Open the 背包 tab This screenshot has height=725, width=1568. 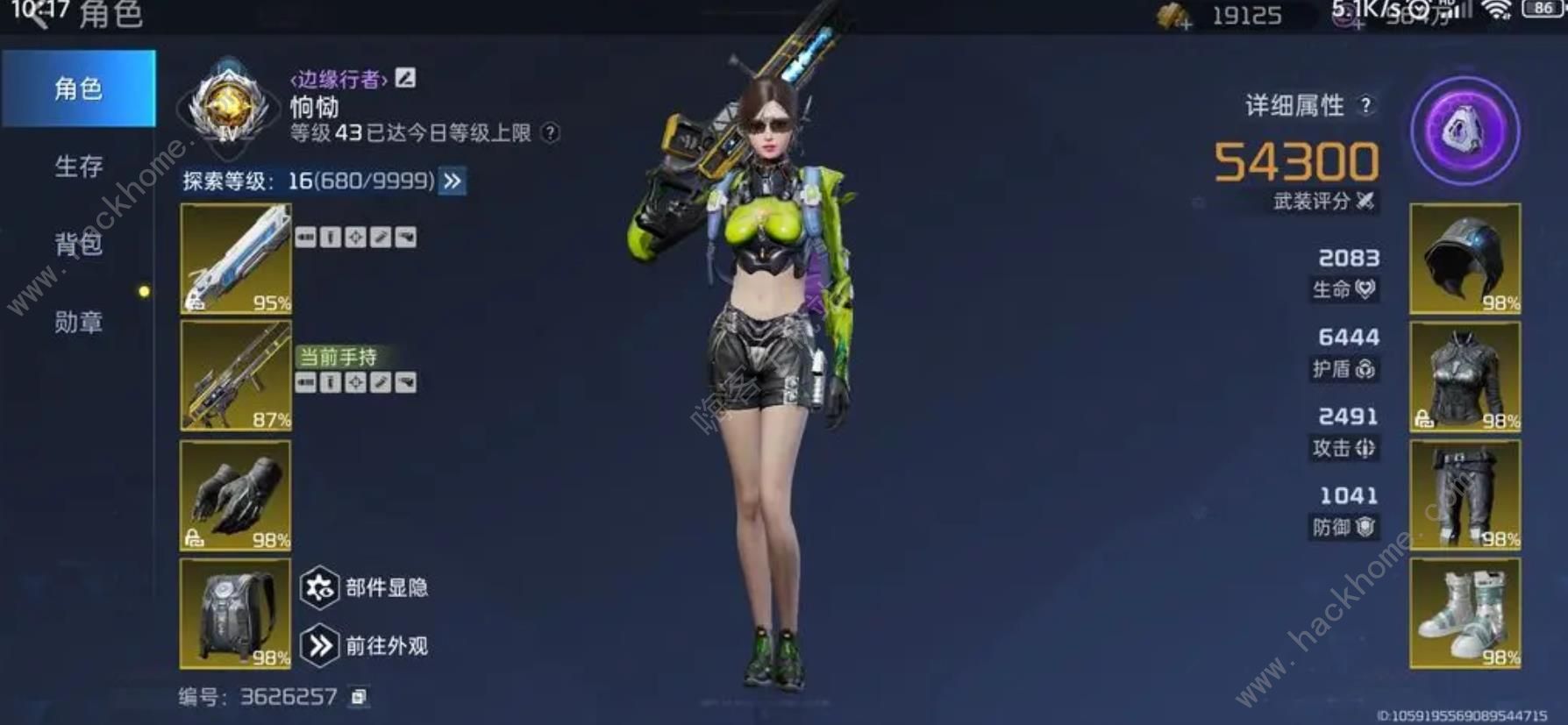78,244
